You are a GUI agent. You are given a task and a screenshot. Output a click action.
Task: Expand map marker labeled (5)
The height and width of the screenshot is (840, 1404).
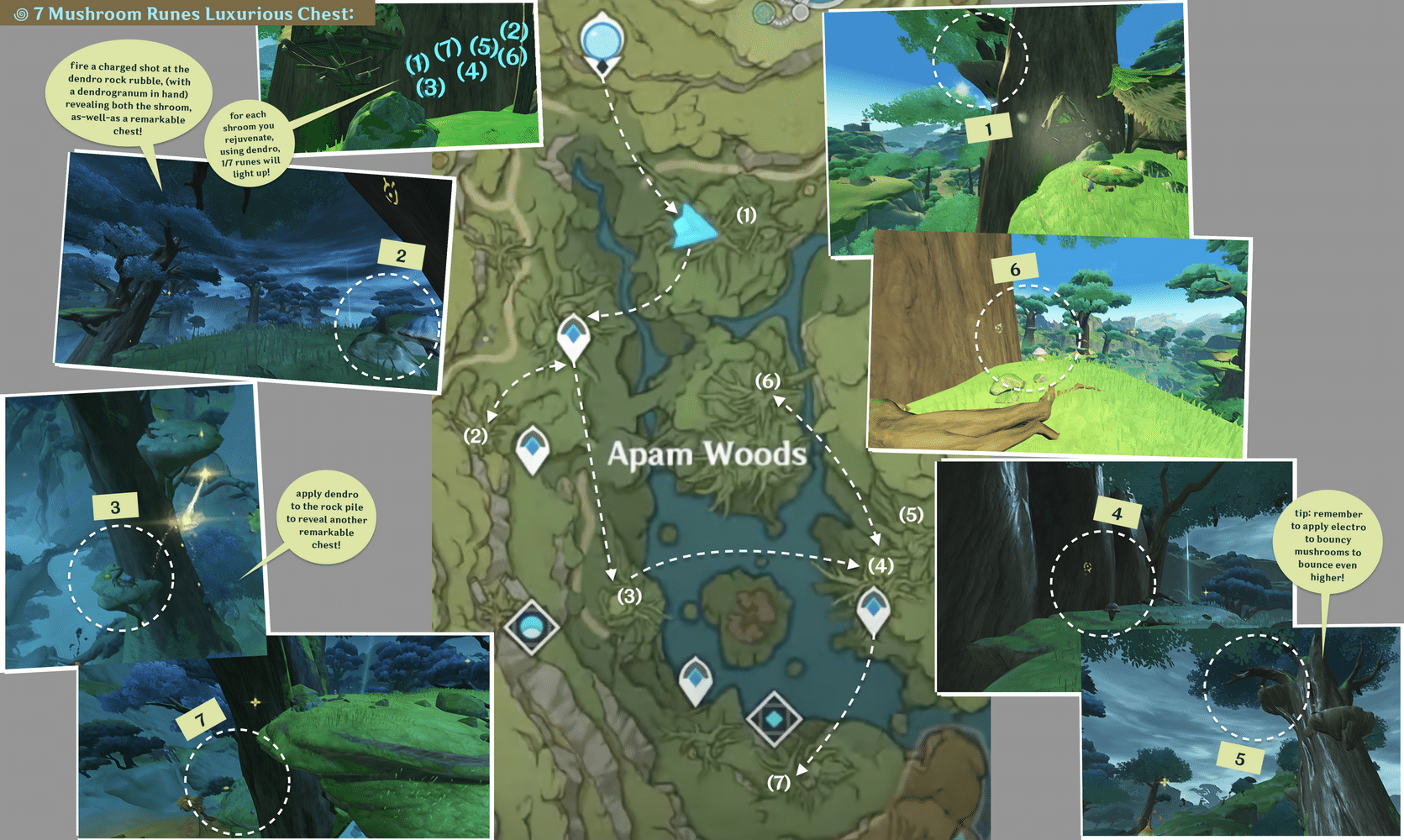point(909,515)
